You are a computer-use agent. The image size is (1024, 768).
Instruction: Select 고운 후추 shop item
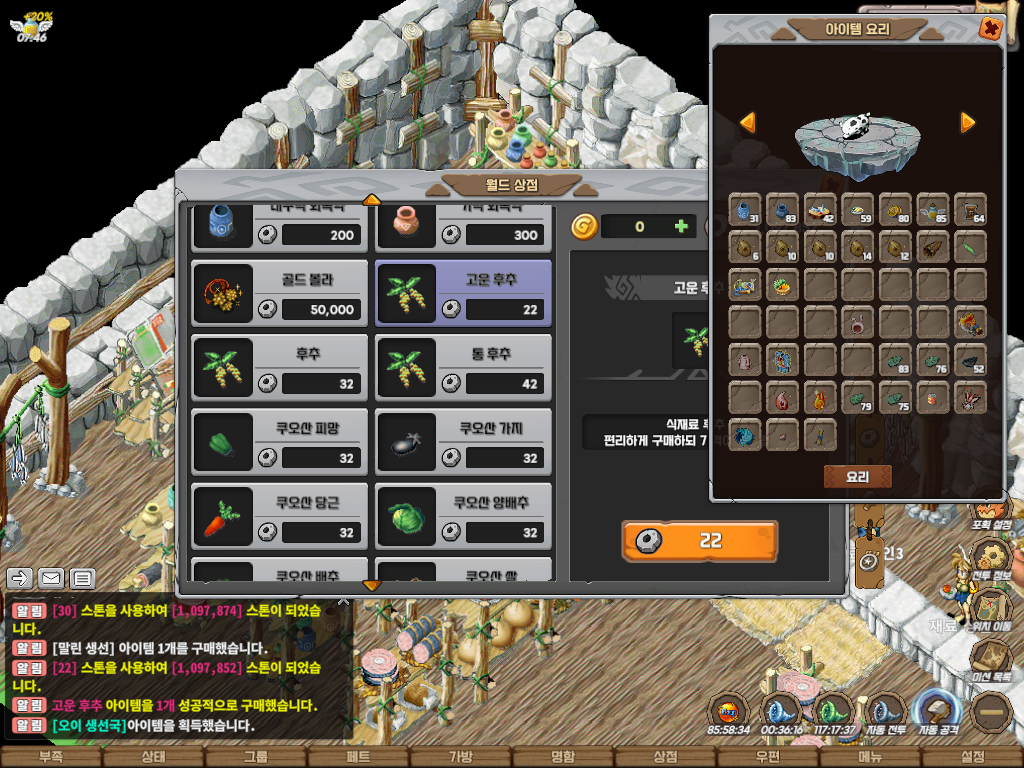(x=463, y=293)
